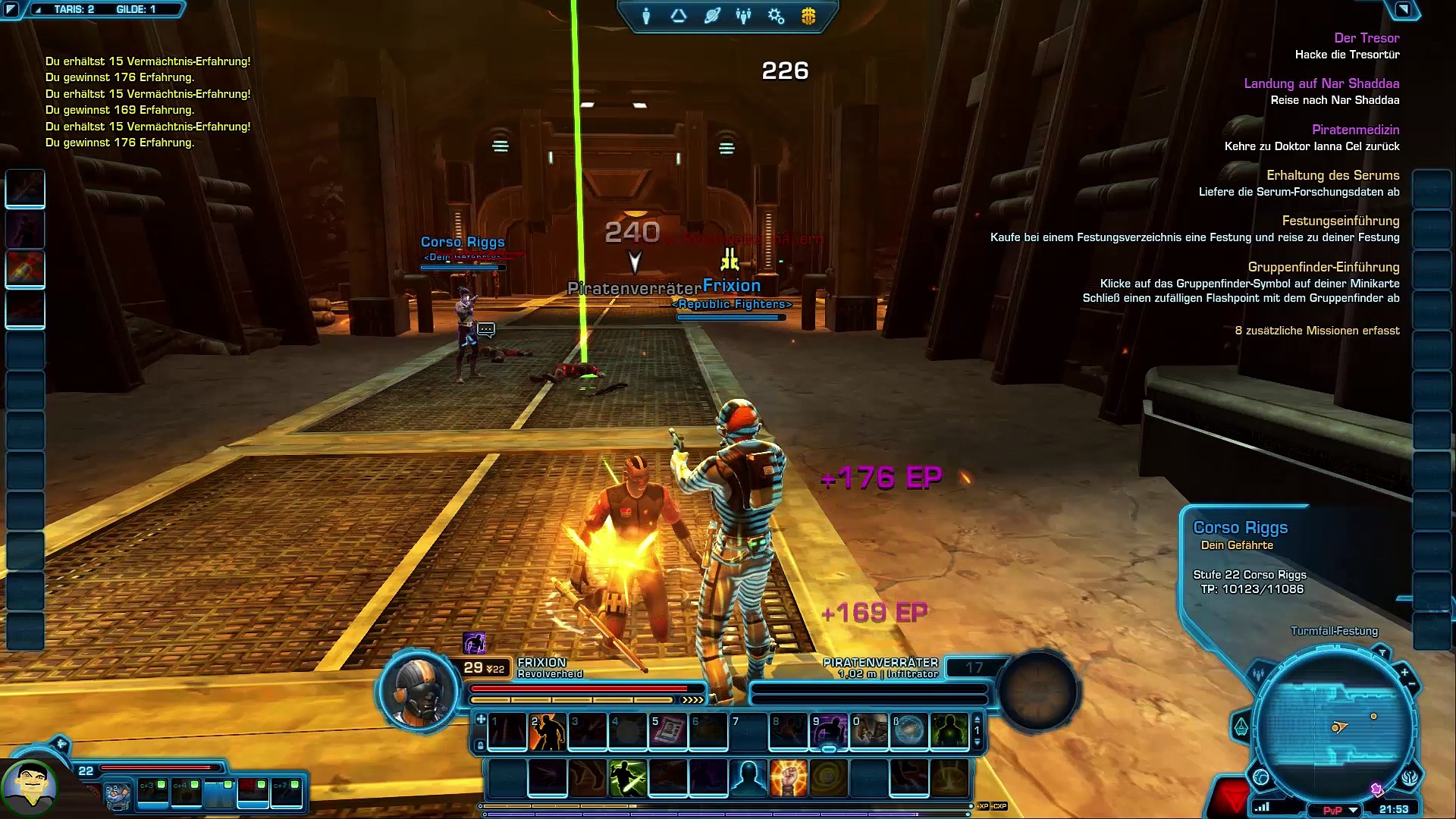Select the Piratenmedizin mission in tracker
Image resolution: width=1456 pixels, height=819 pixels.
tap(1355, 130)
